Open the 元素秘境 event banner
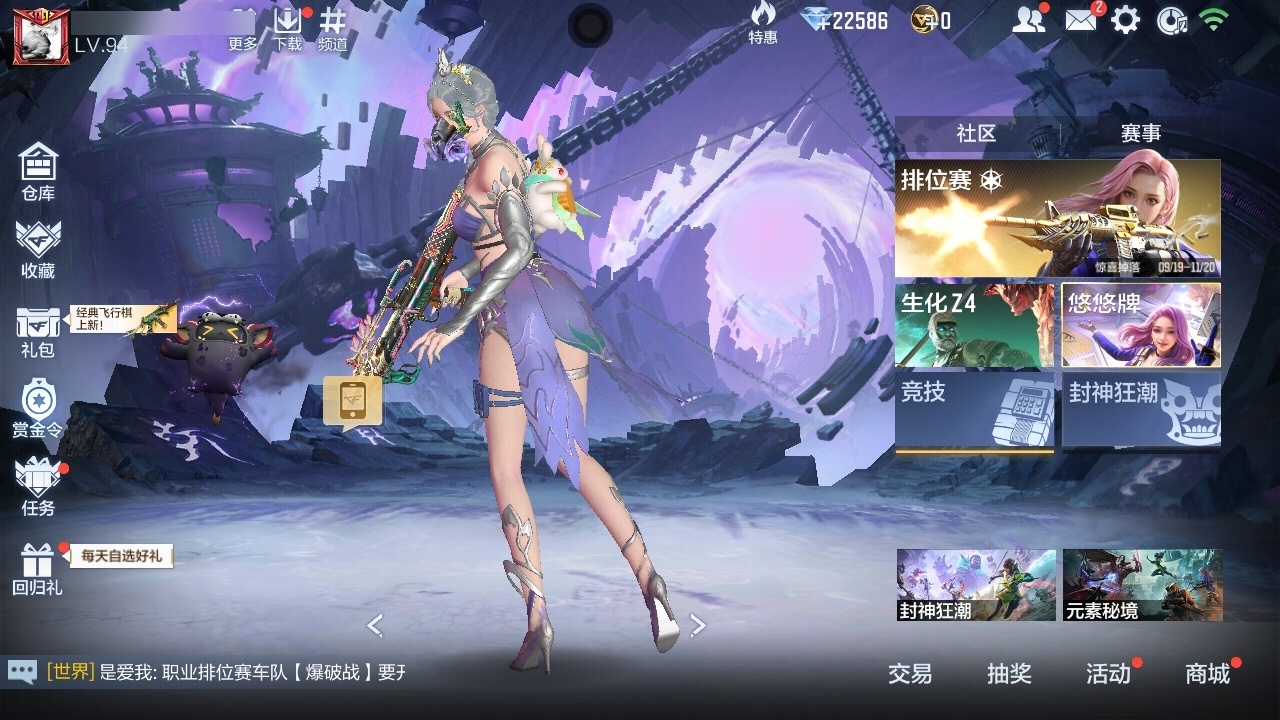 [1142, 584]
